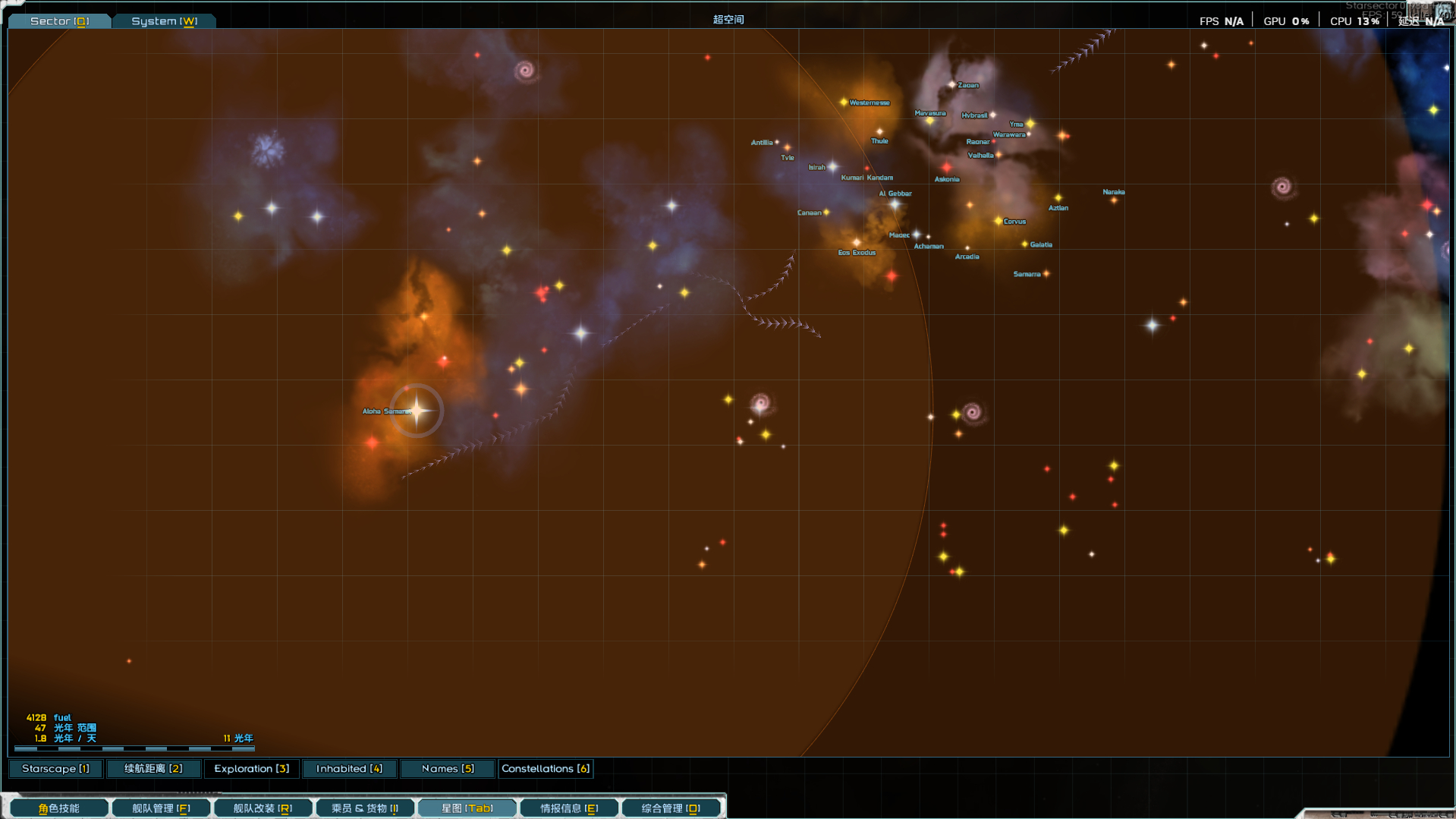The width and height of the screenshot is (1456, 819).
Task: Select the Galatia star system marker
Action: pyautogui.click(x=1024, y=244)
